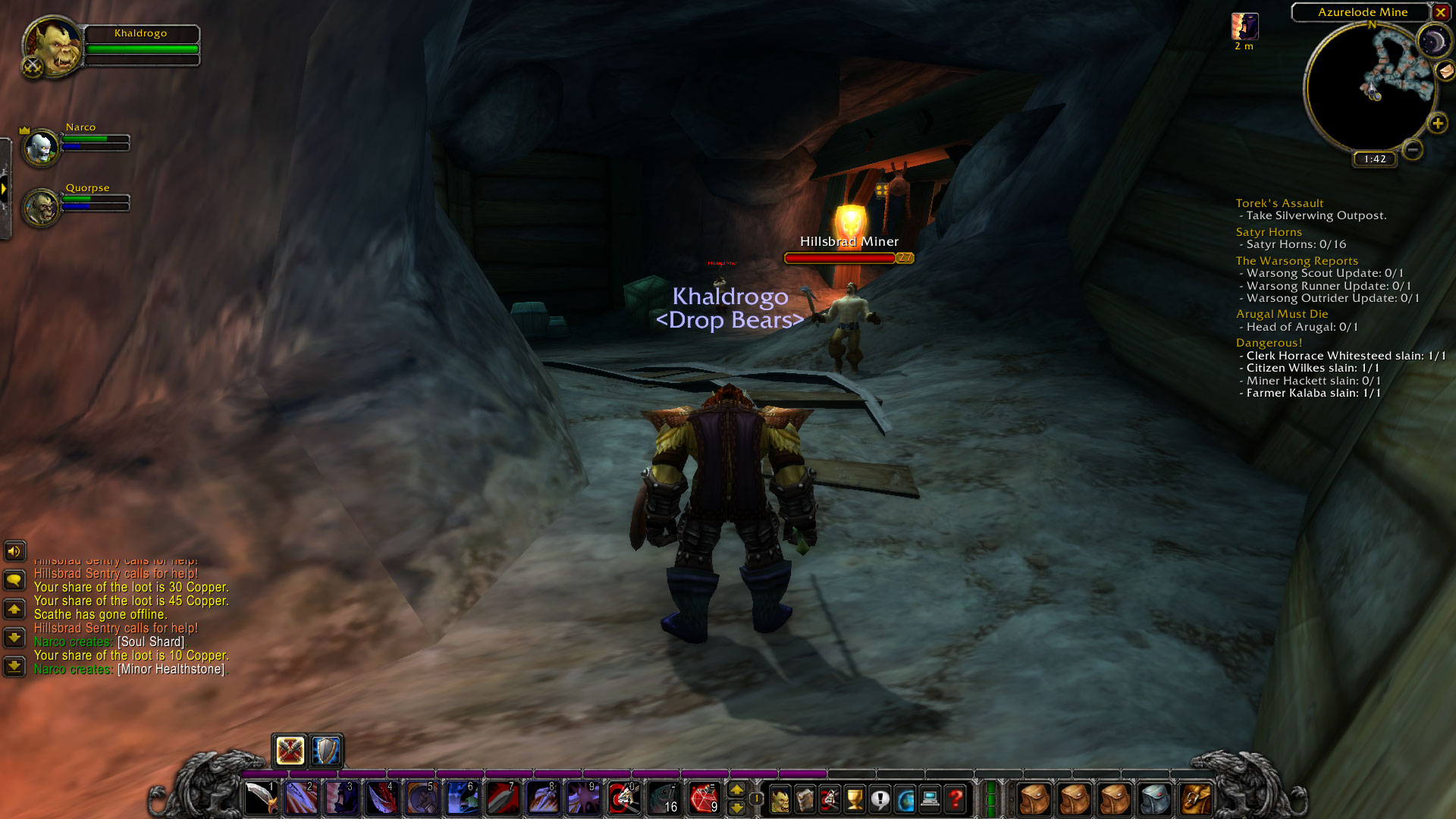Open the Help red question mark menu

coord(955,798)
